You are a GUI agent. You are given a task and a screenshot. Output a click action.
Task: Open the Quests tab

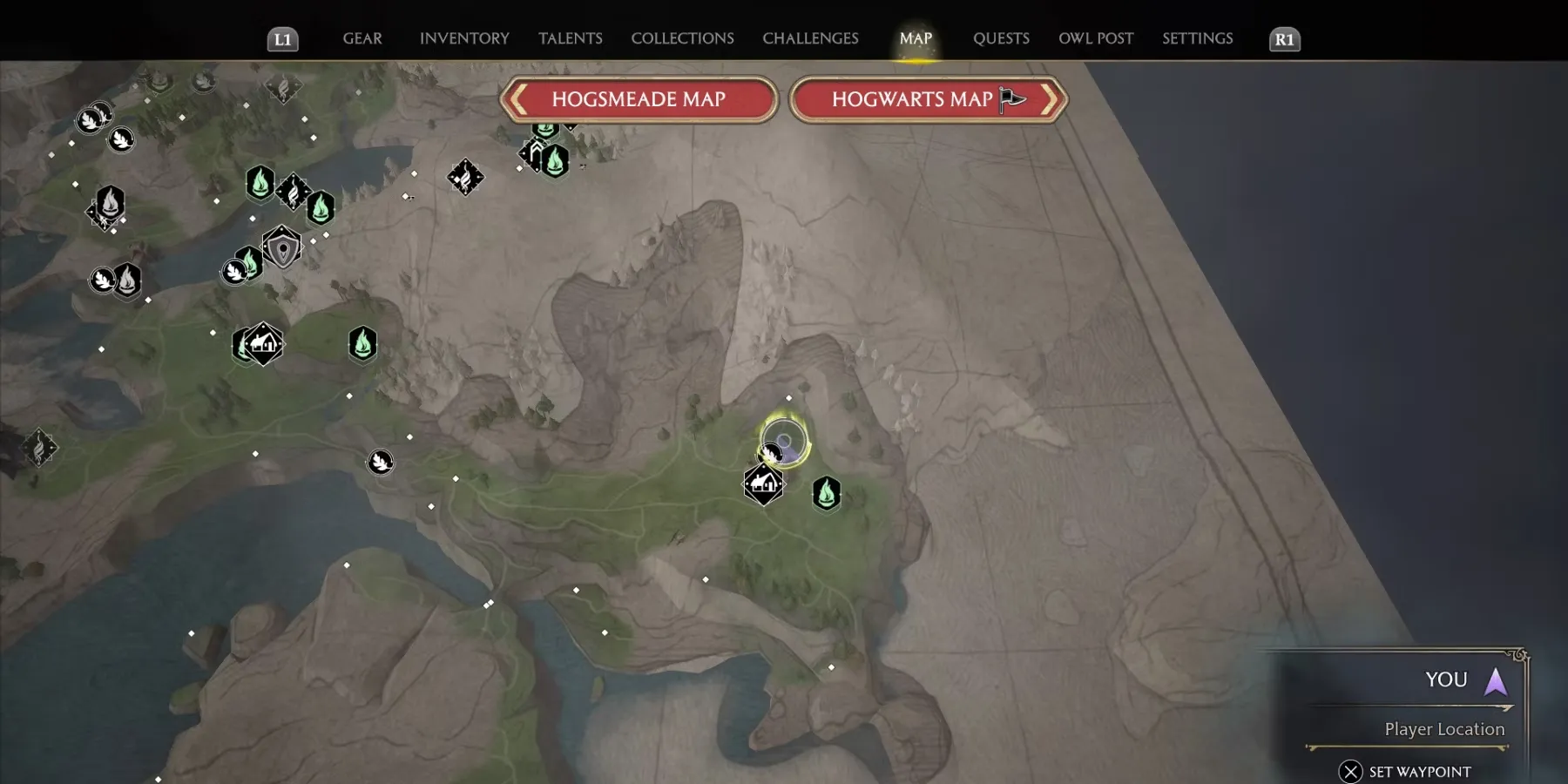[x=1001, y=38]
